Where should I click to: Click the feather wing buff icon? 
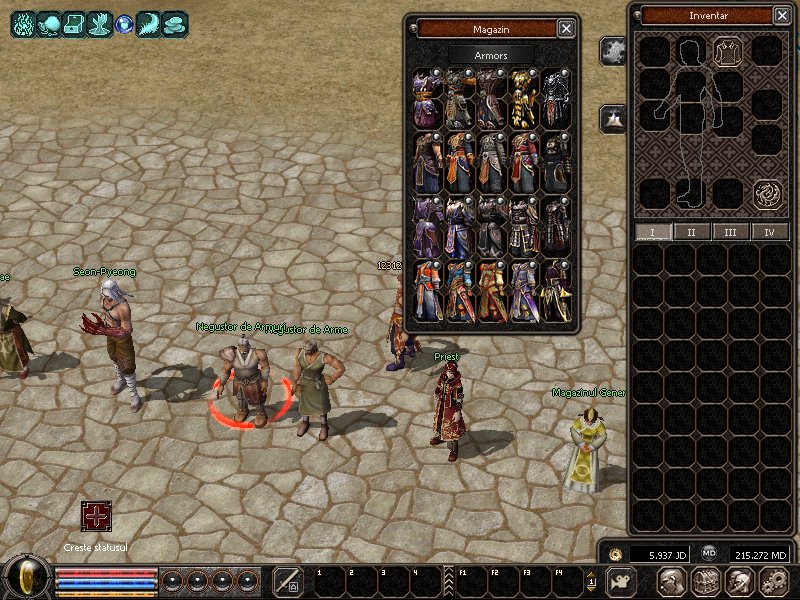pyautogui.click(x=149, y=24)
